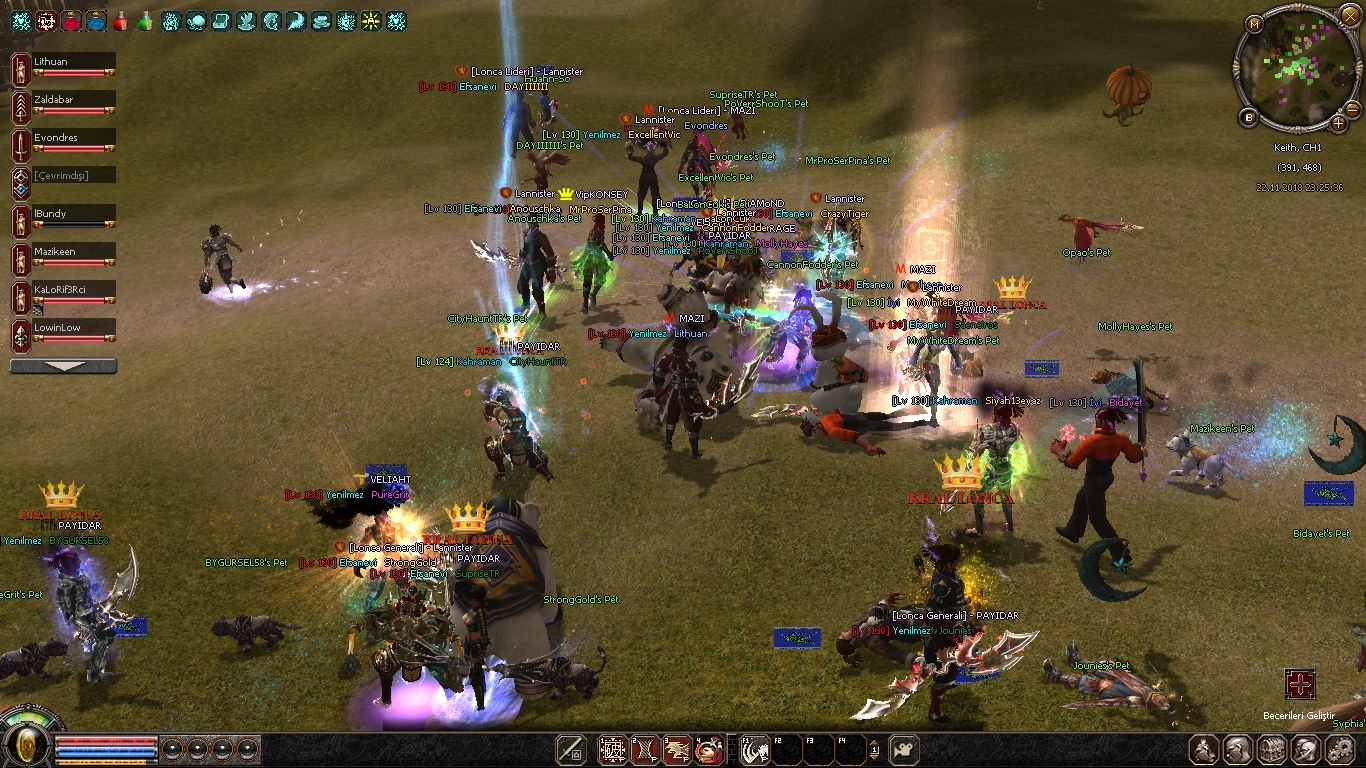Zoom in minimap with plus button
Image resolution: width=1366 pixels, height=768 pixels.
tap(1339, 123)
